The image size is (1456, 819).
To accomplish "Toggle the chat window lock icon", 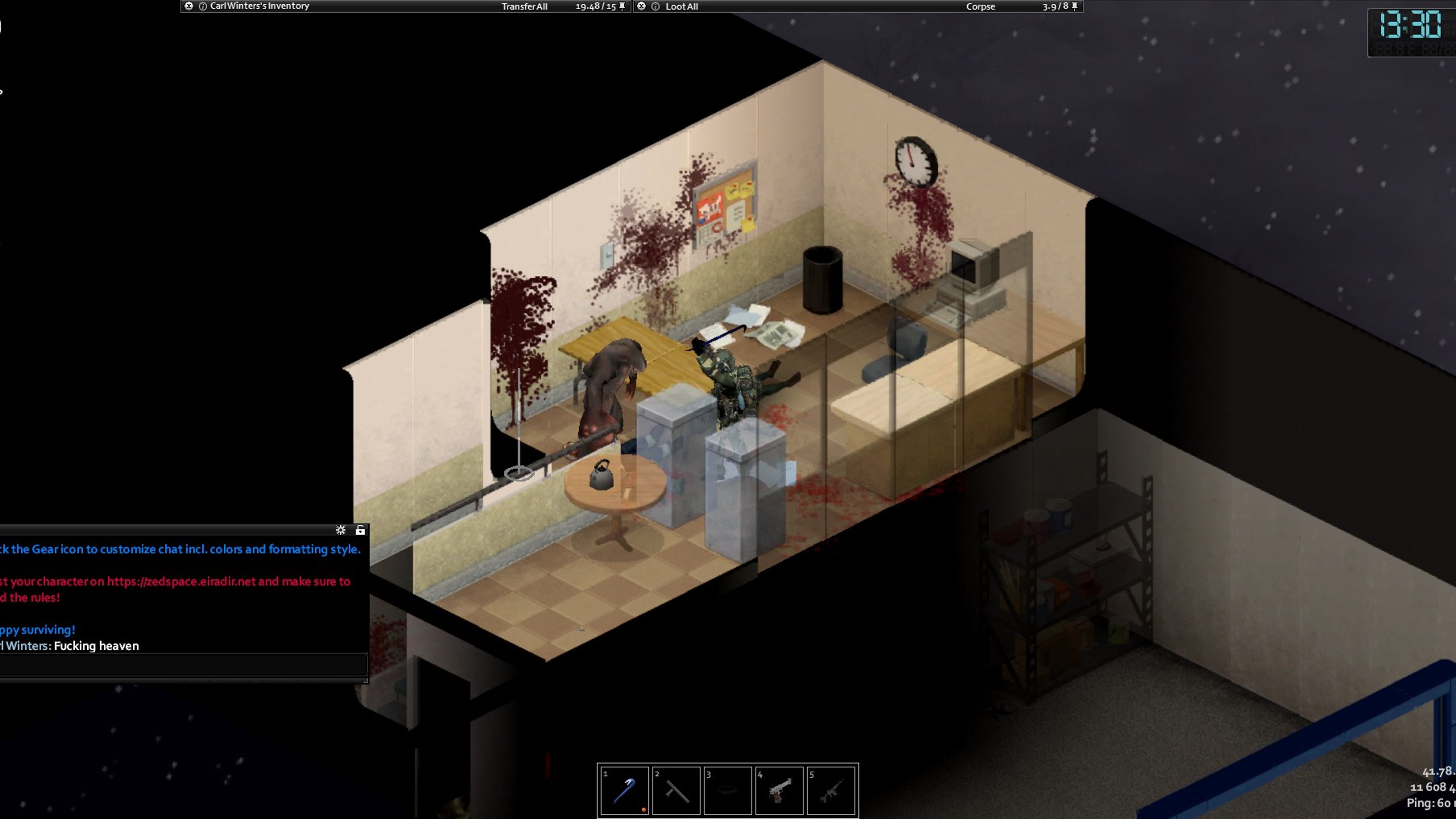I will pyautogui.click(x=360, y=530).
